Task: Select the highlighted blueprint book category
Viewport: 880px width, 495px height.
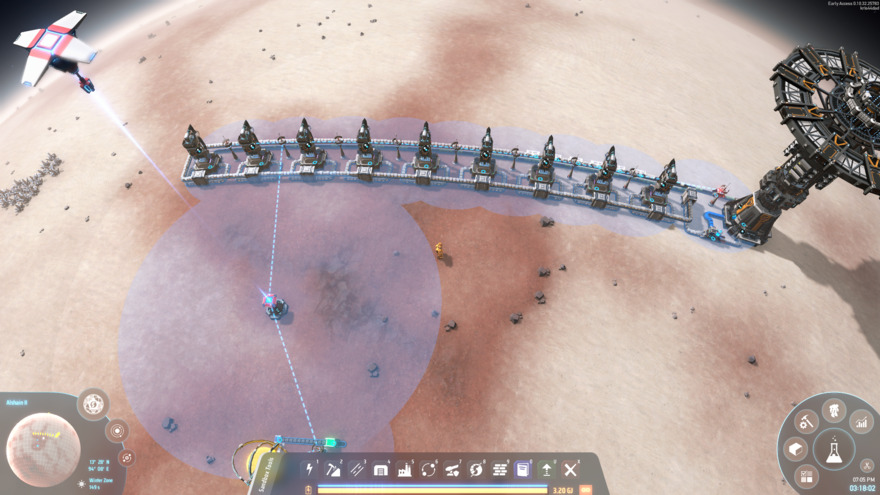Action: 523,469
